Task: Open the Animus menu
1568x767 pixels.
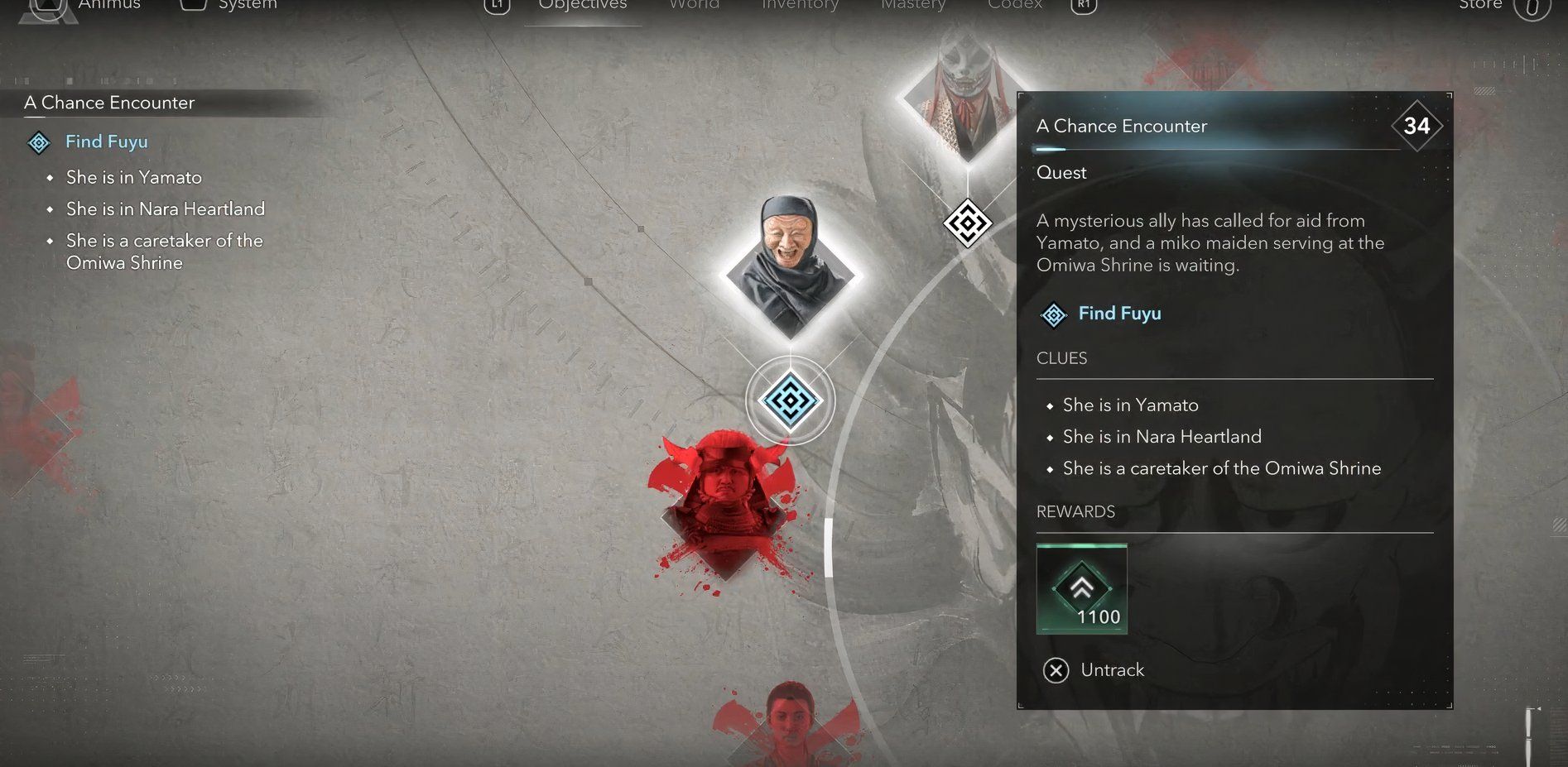Action: [x=108, y=6]
